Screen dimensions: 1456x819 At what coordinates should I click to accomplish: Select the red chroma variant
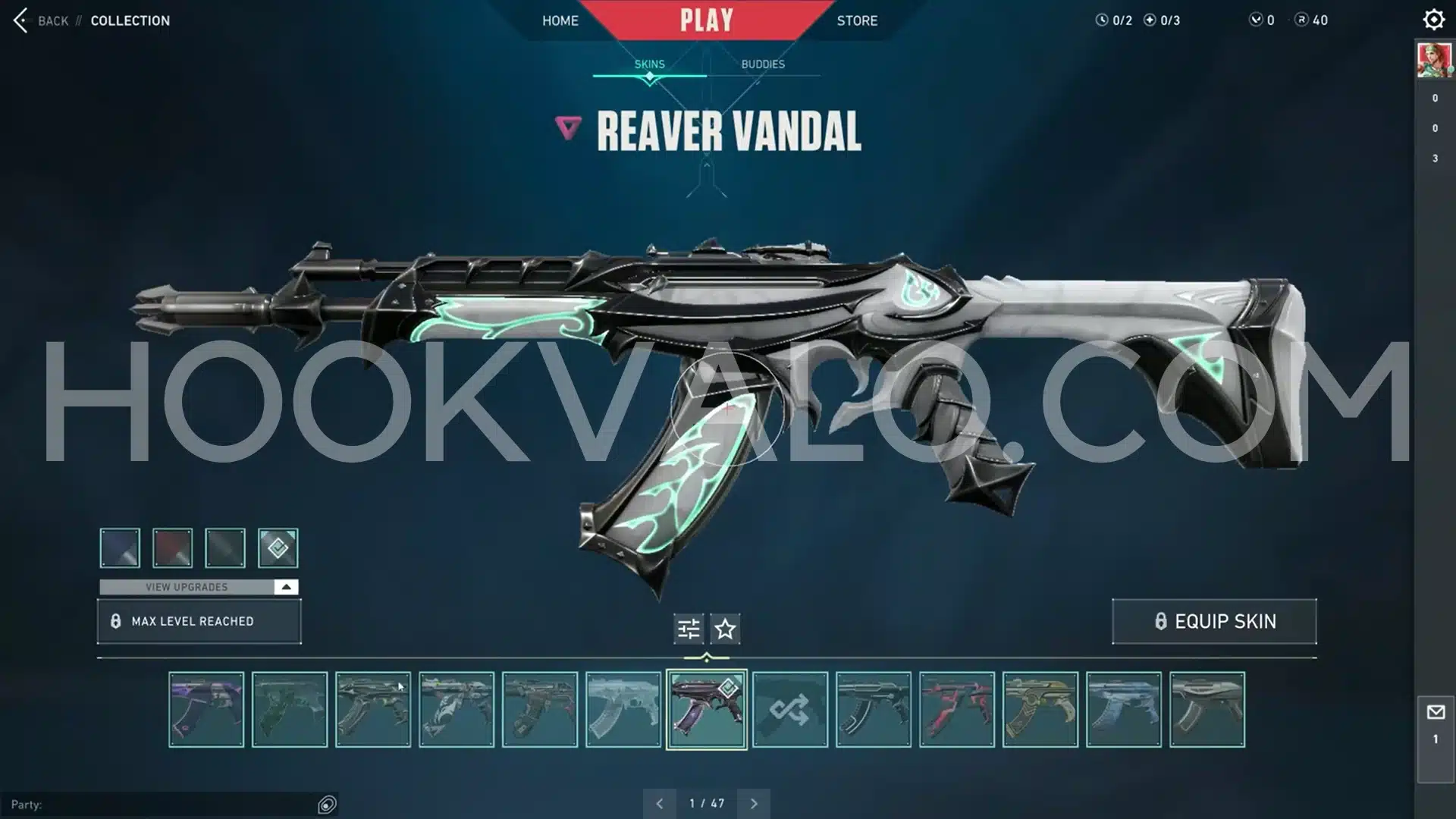coord(172,548)
